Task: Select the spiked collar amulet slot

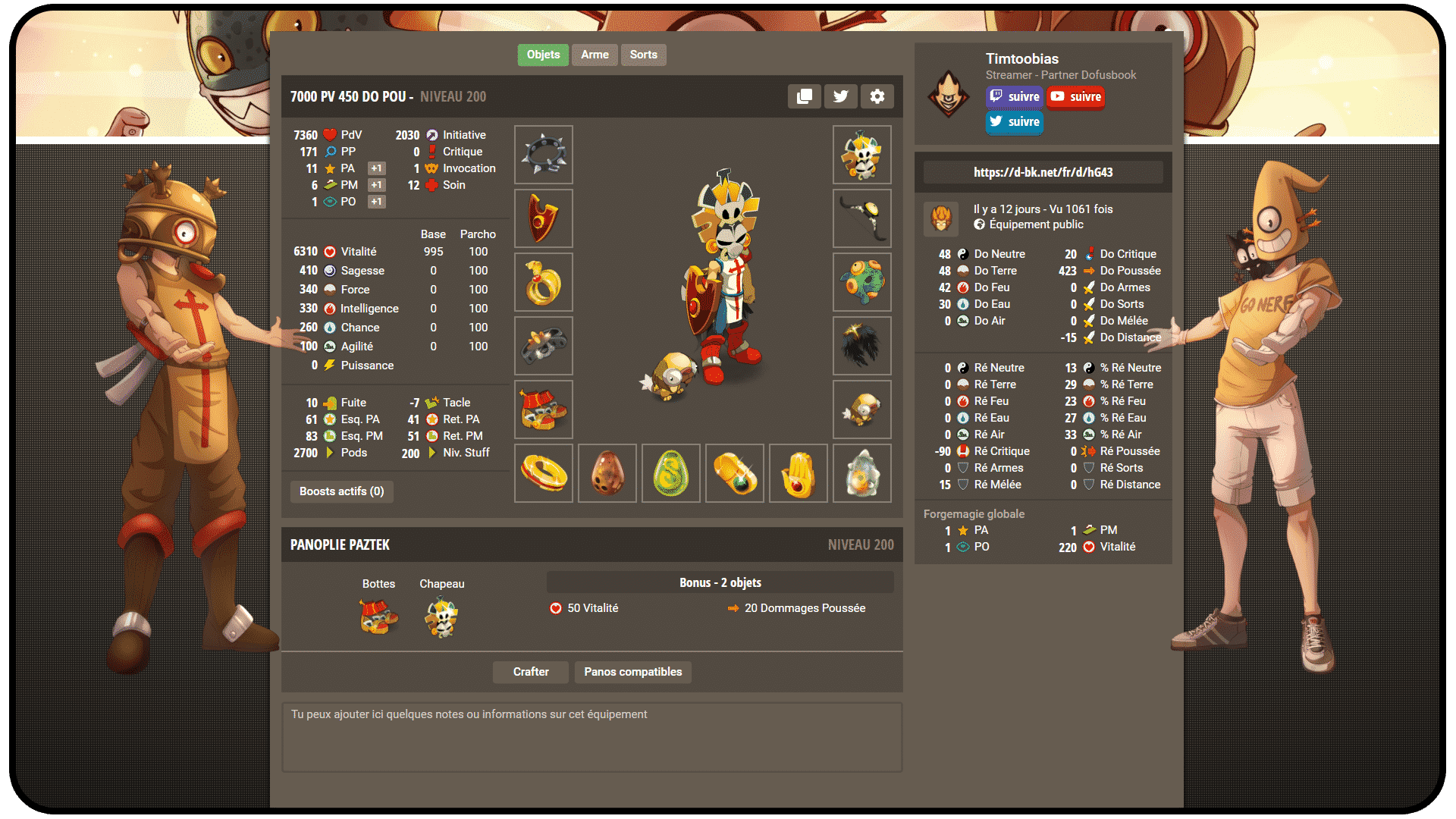Action: [x=543, y=155]
